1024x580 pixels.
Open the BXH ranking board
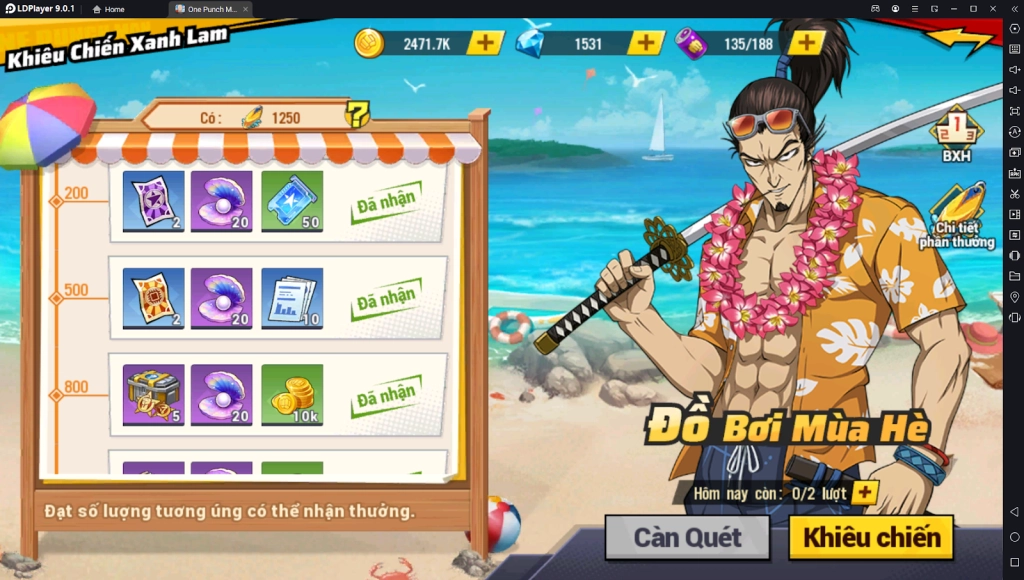click(955, 134)
